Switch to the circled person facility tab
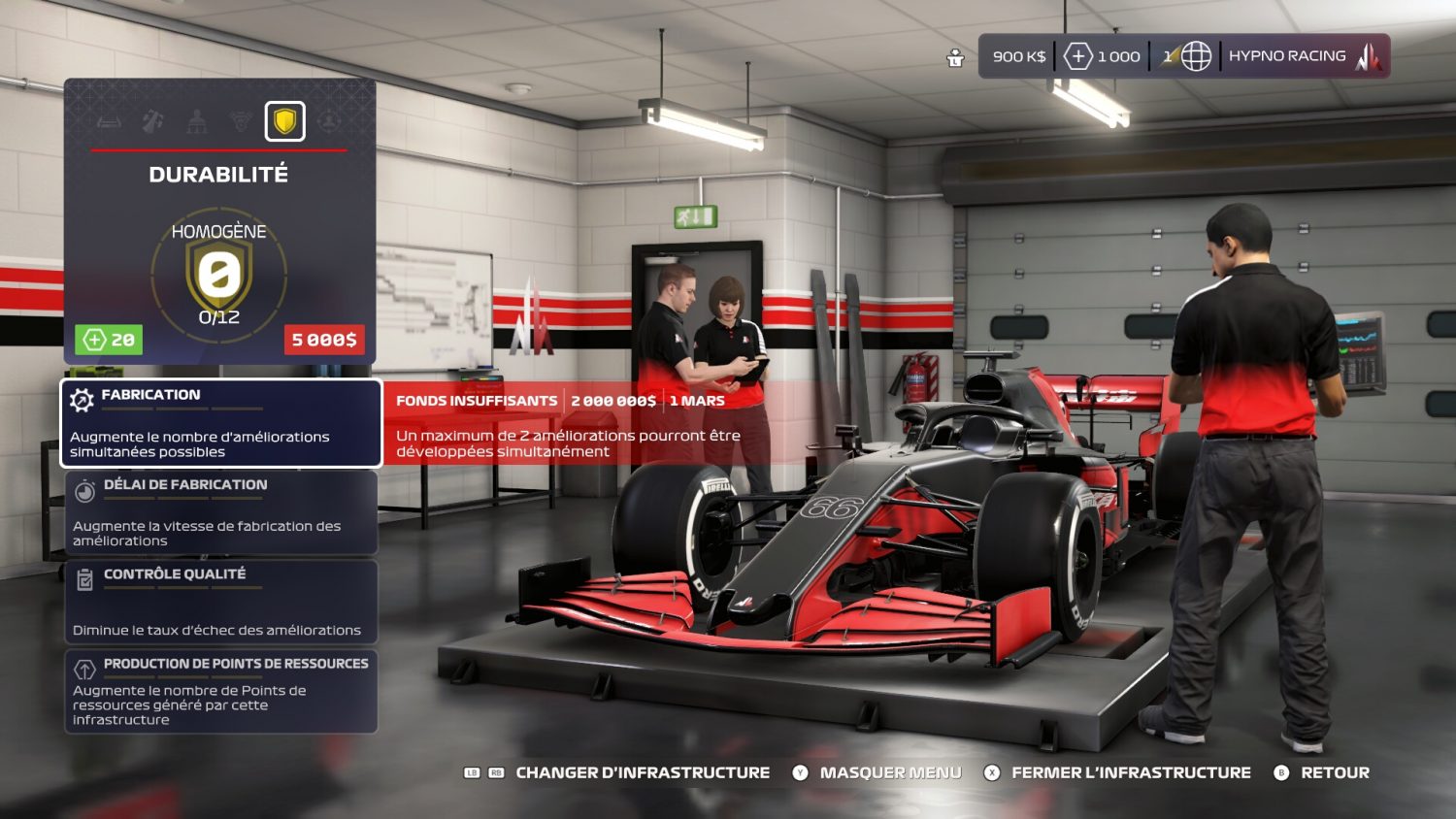 point(329,122)
